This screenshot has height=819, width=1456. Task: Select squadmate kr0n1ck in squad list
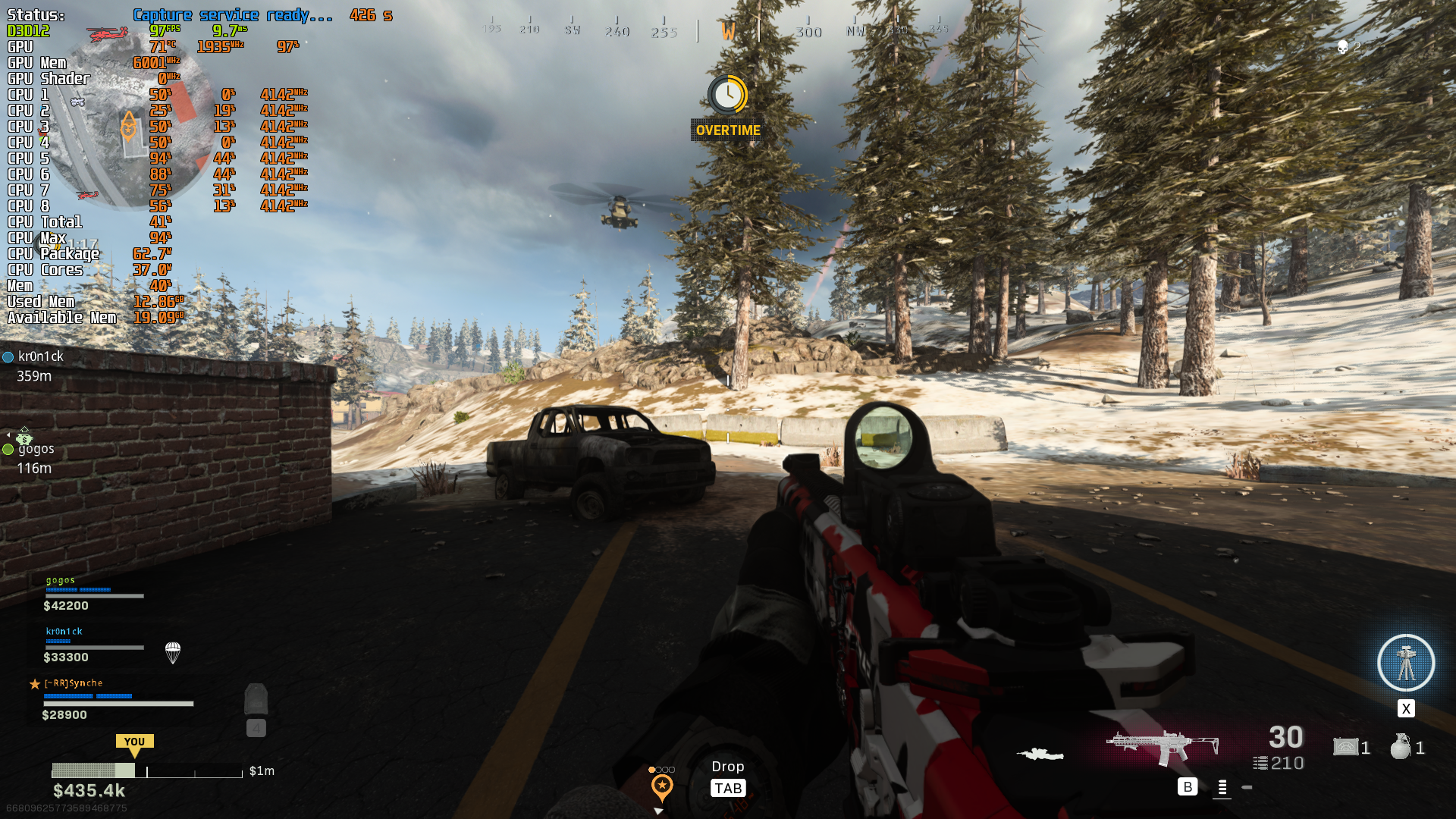pos(93,644)
